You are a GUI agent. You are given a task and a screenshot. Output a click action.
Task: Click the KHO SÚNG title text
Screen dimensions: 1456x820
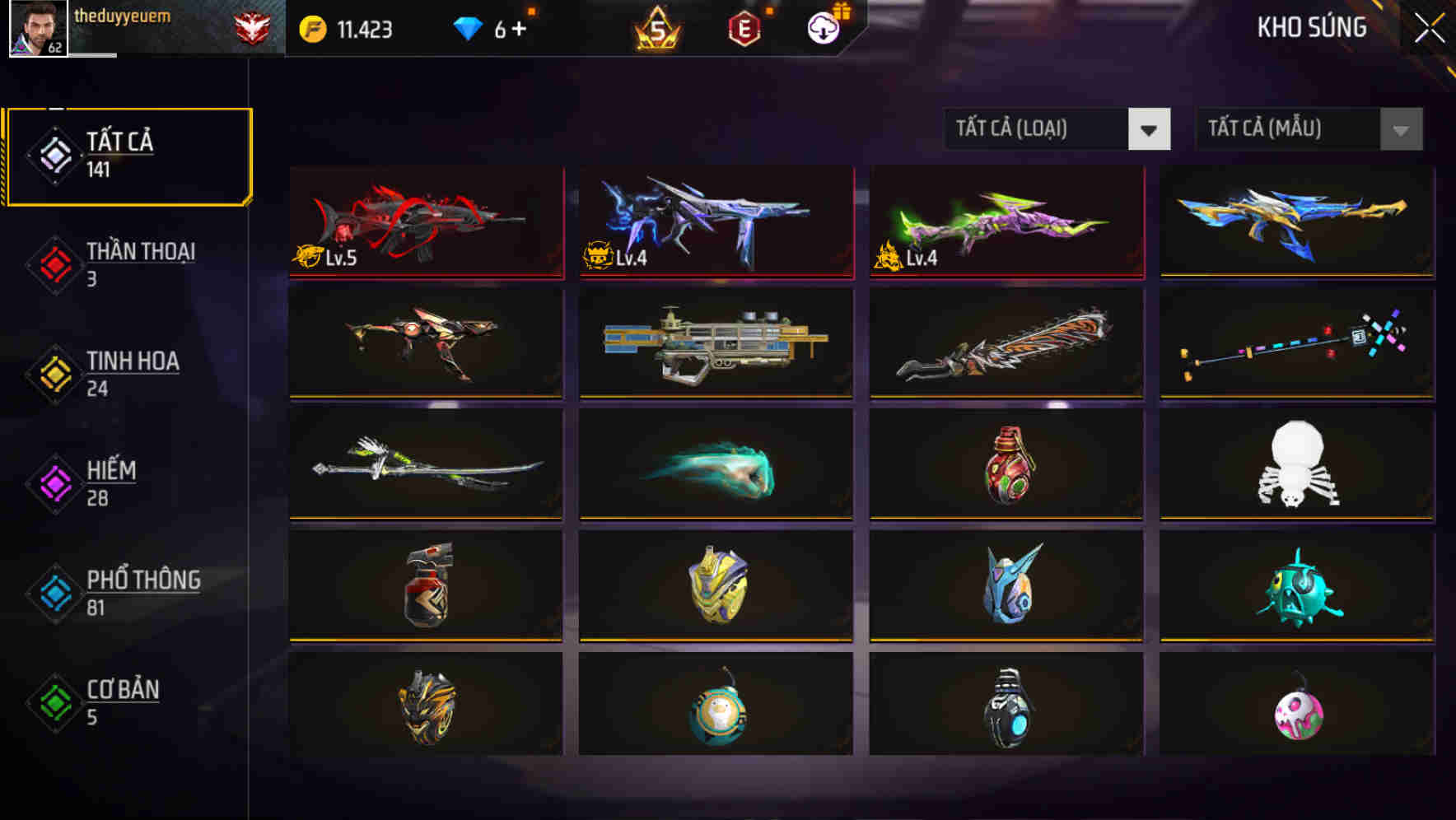(x=1311, y=27)
